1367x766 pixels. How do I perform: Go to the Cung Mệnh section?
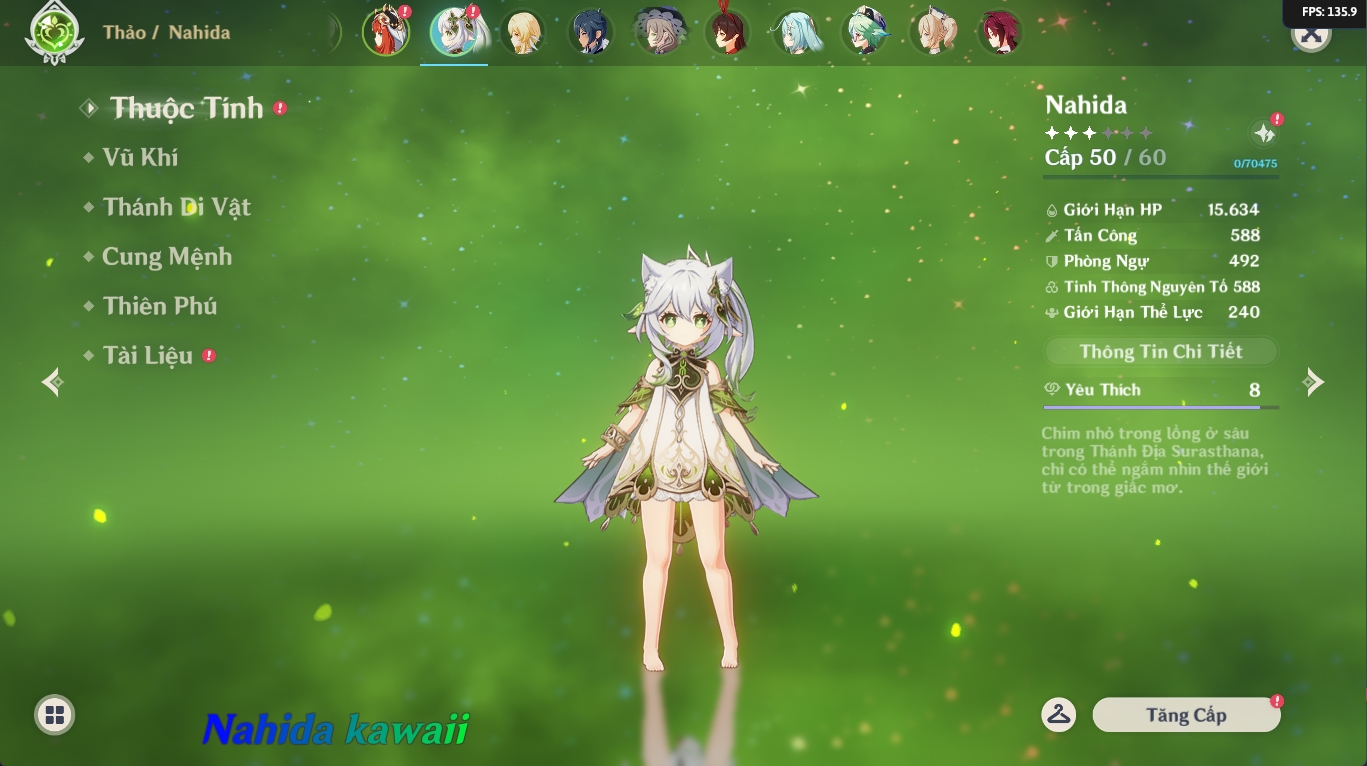(x=166, y=257)
